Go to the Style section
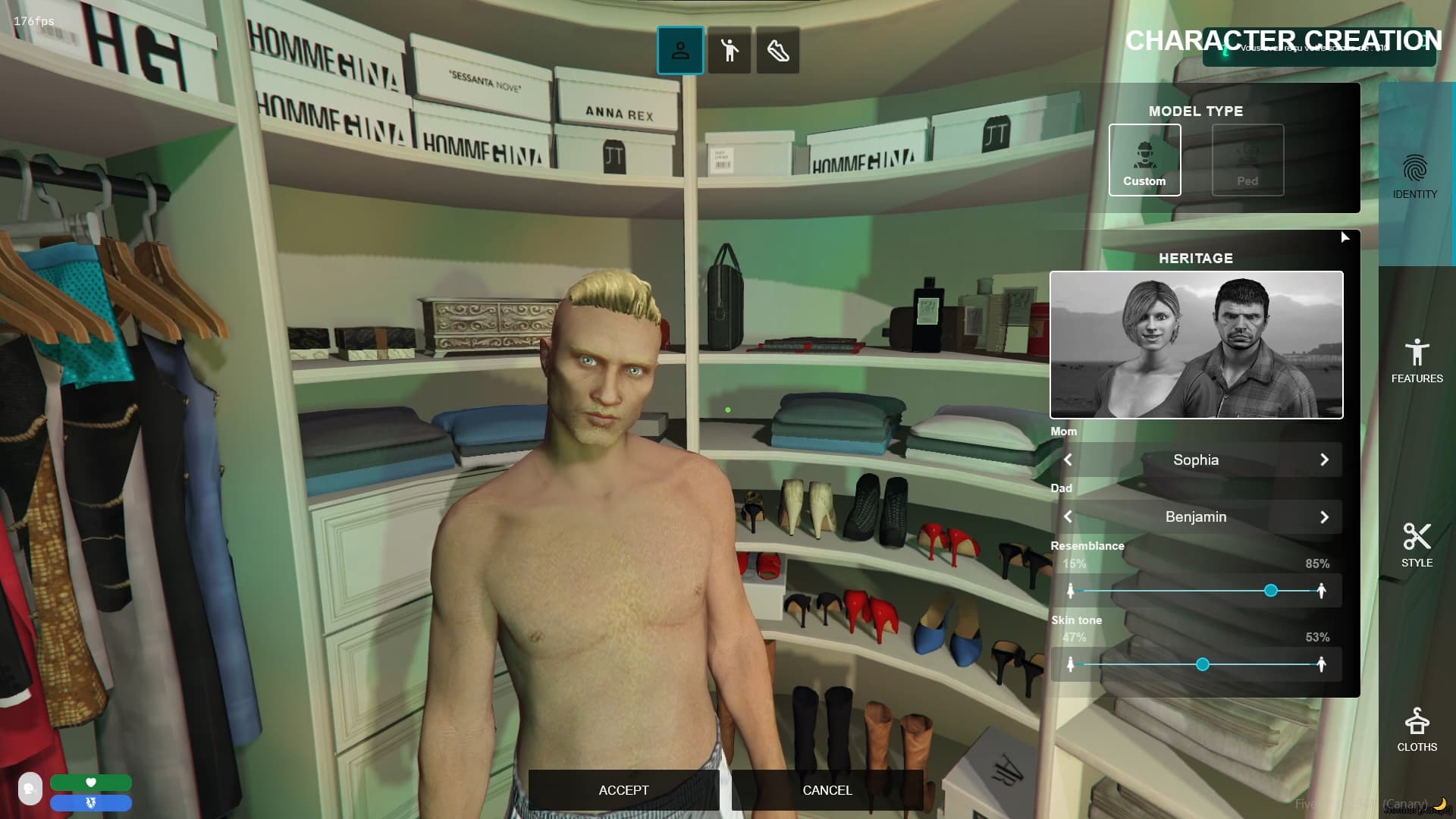Image resolution: width=1456 pixels, height=819 pixels. tap(1417, 545)
